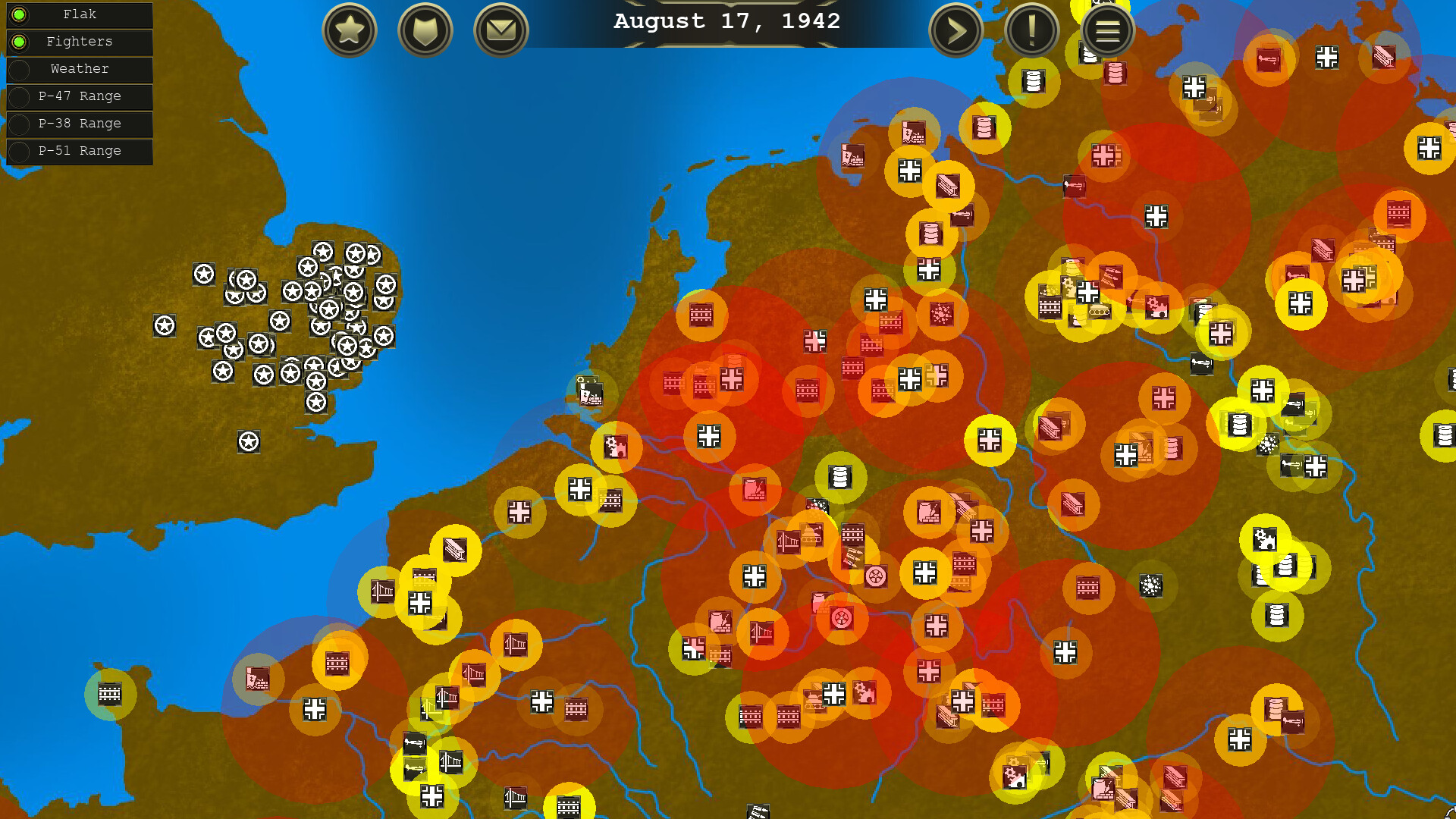Open the shield icon in the top toolbar
The width and height of the screenshot is (1456, 819).
point(425,30)
